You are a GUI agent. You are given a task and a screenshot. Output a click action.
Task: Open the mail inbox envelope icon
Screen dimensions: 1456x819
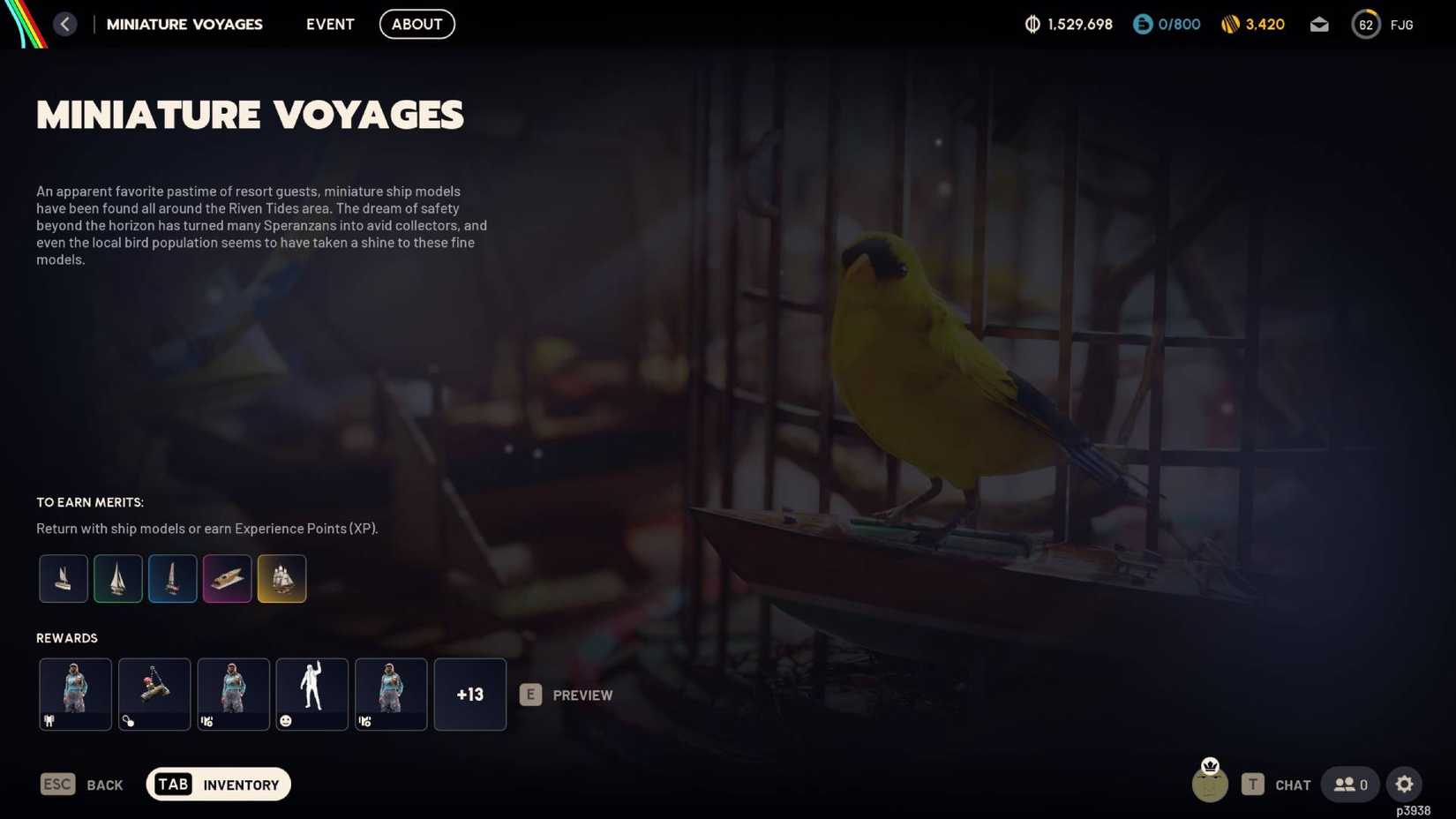coord(1319,25)
